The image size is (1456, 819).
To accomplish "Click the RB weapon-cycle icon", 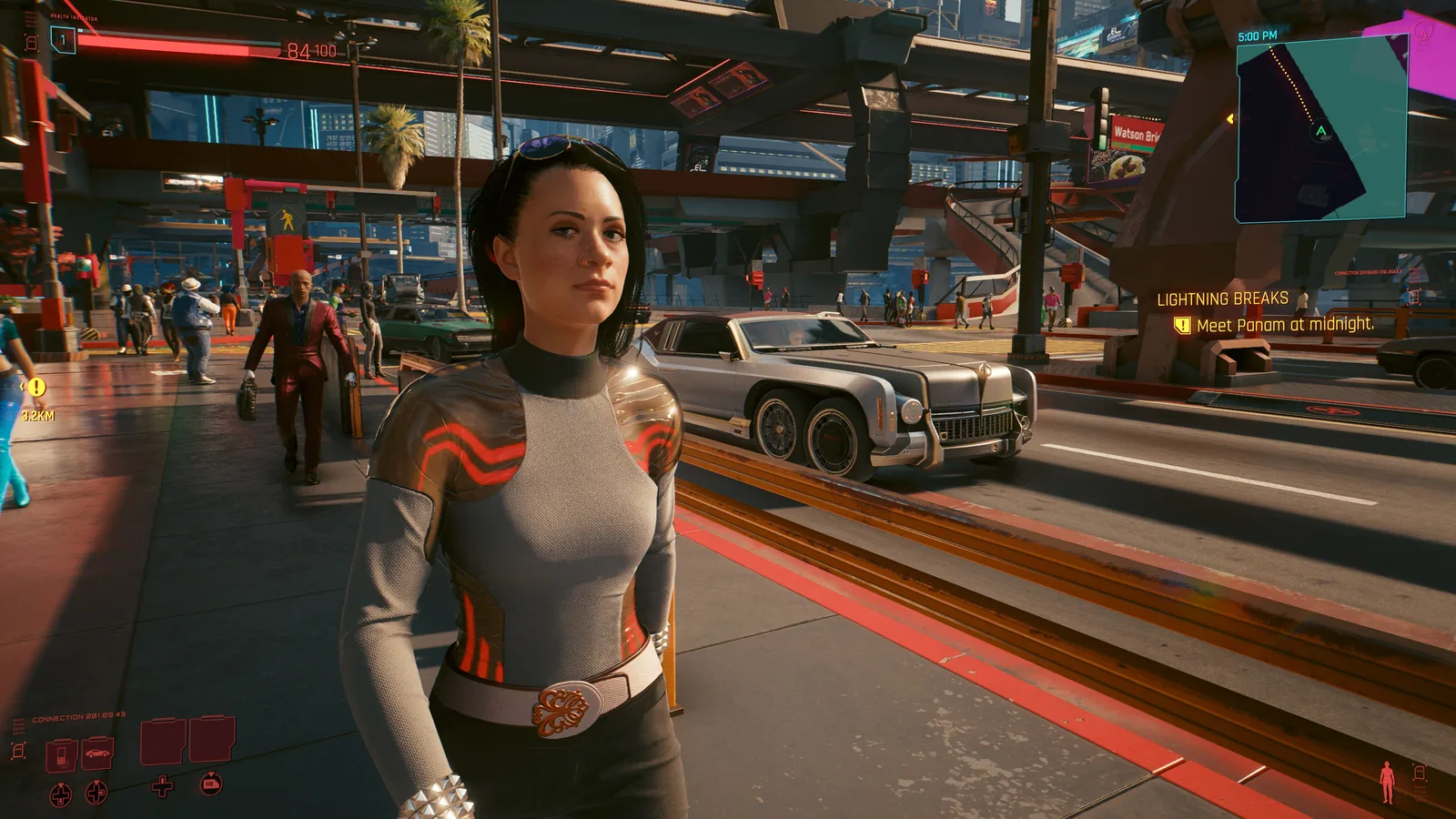I will point(210,784).
